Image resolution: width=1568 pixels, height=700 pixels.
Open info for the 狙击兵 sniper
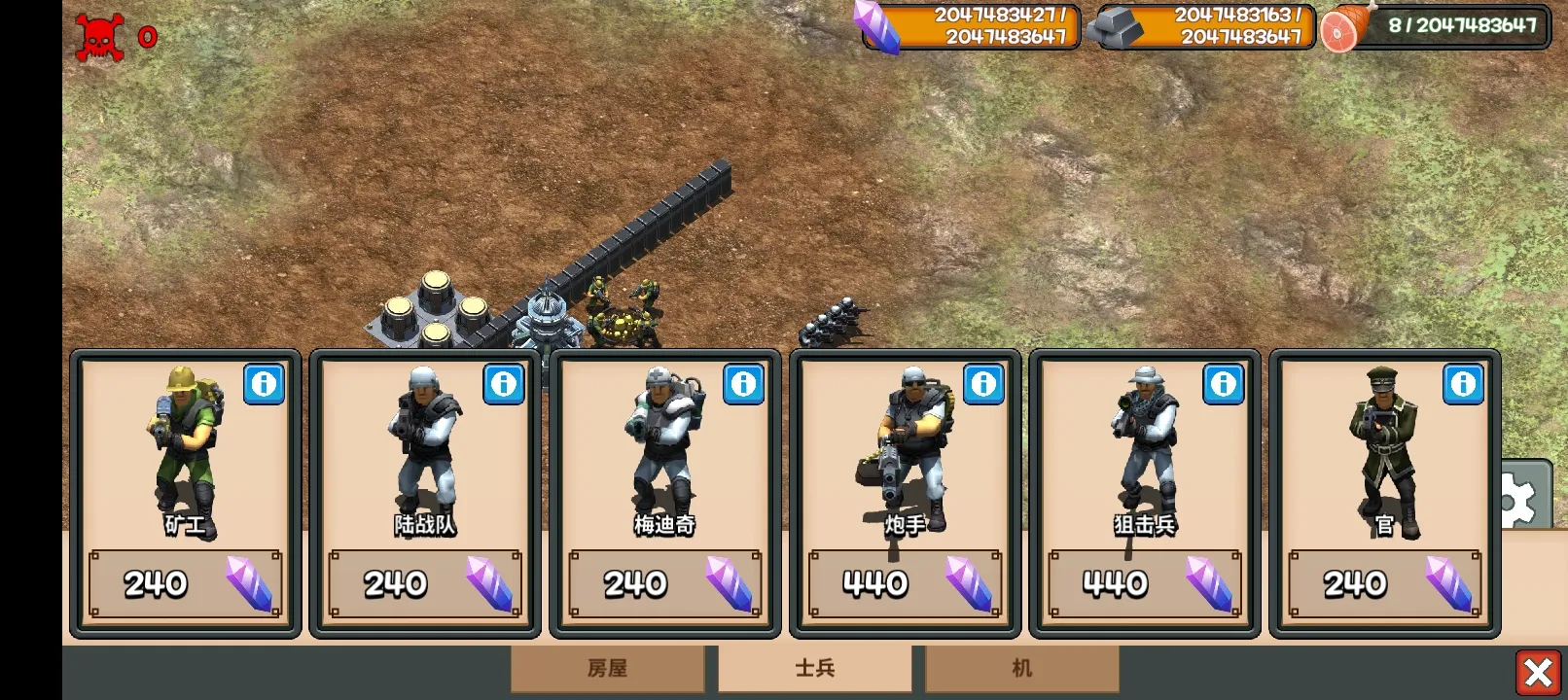(x=1224, y=384)
